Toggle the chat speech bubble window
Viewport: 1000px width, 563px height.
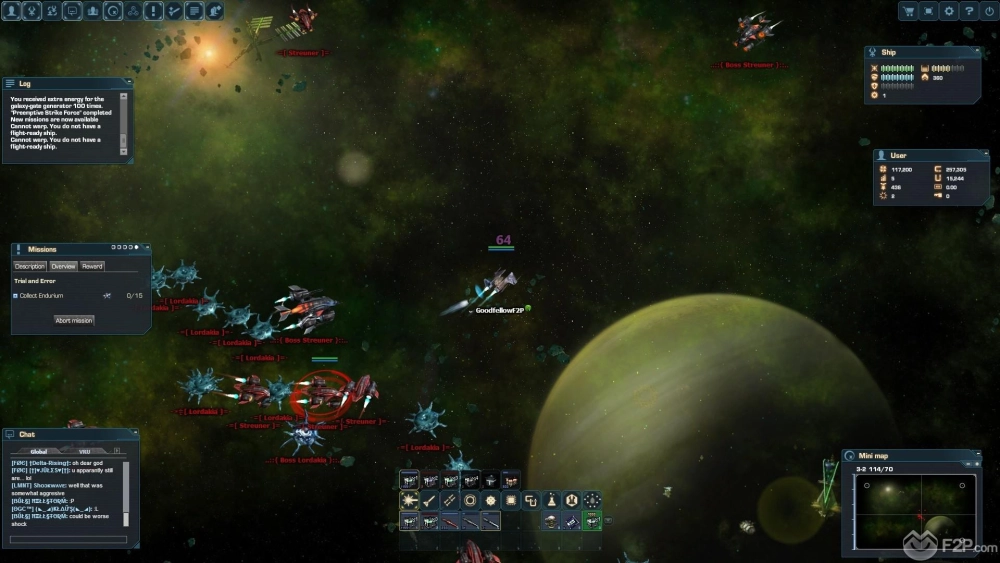coord(72,11)
